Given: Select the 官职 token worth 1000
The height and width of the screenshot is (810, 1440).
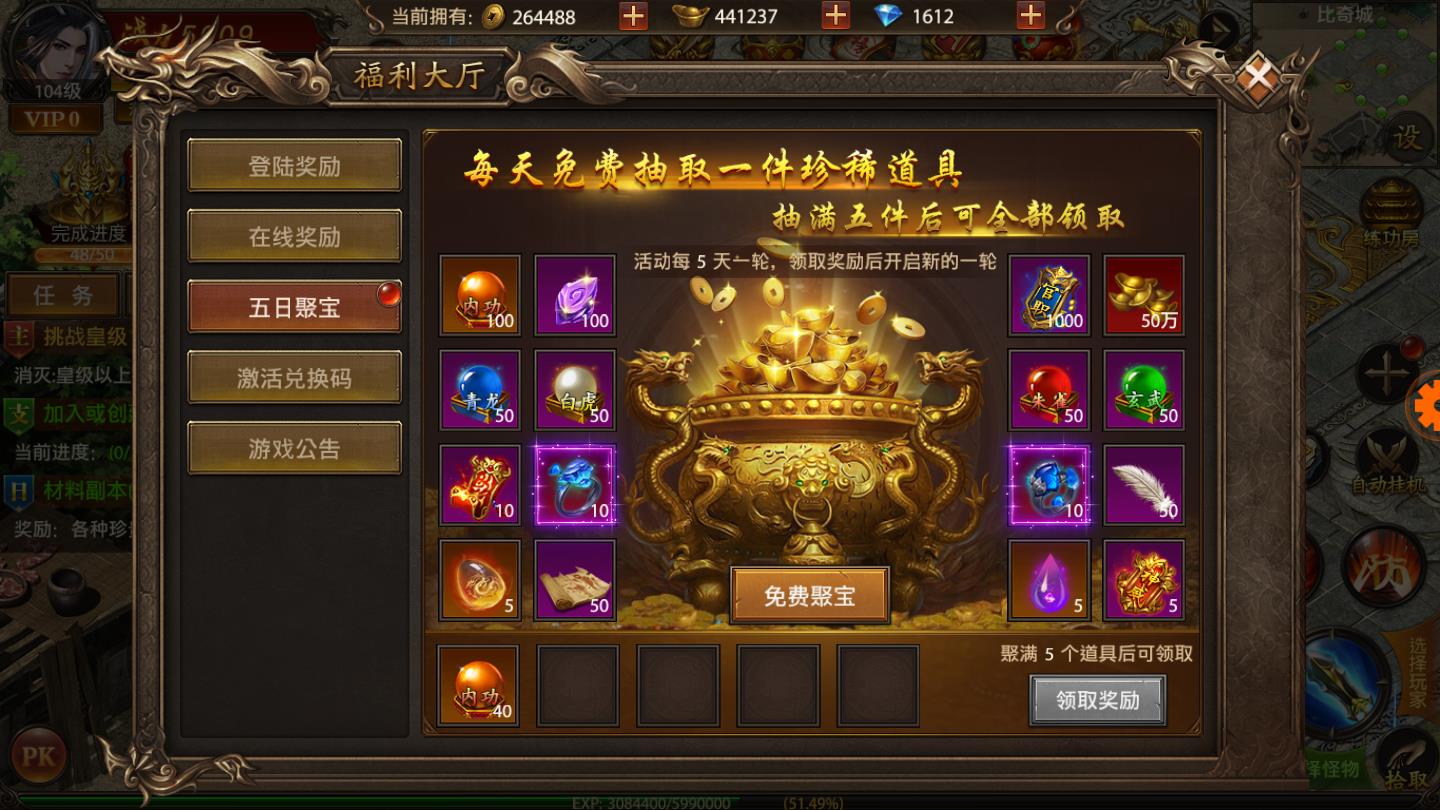Looking at the screenshot, I should click(1049, 294).
